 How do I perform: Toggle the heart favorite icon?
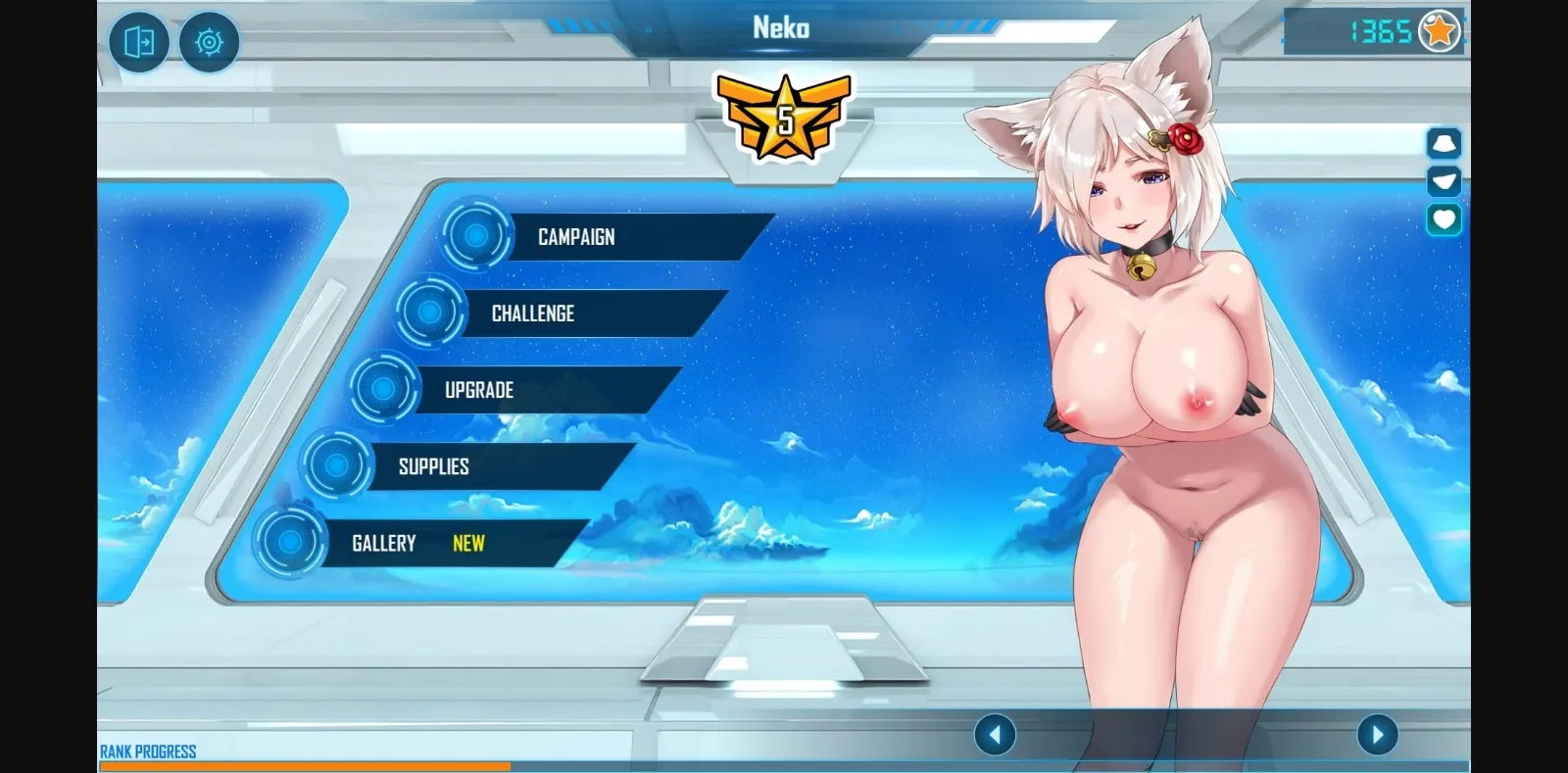point(1443,217)
